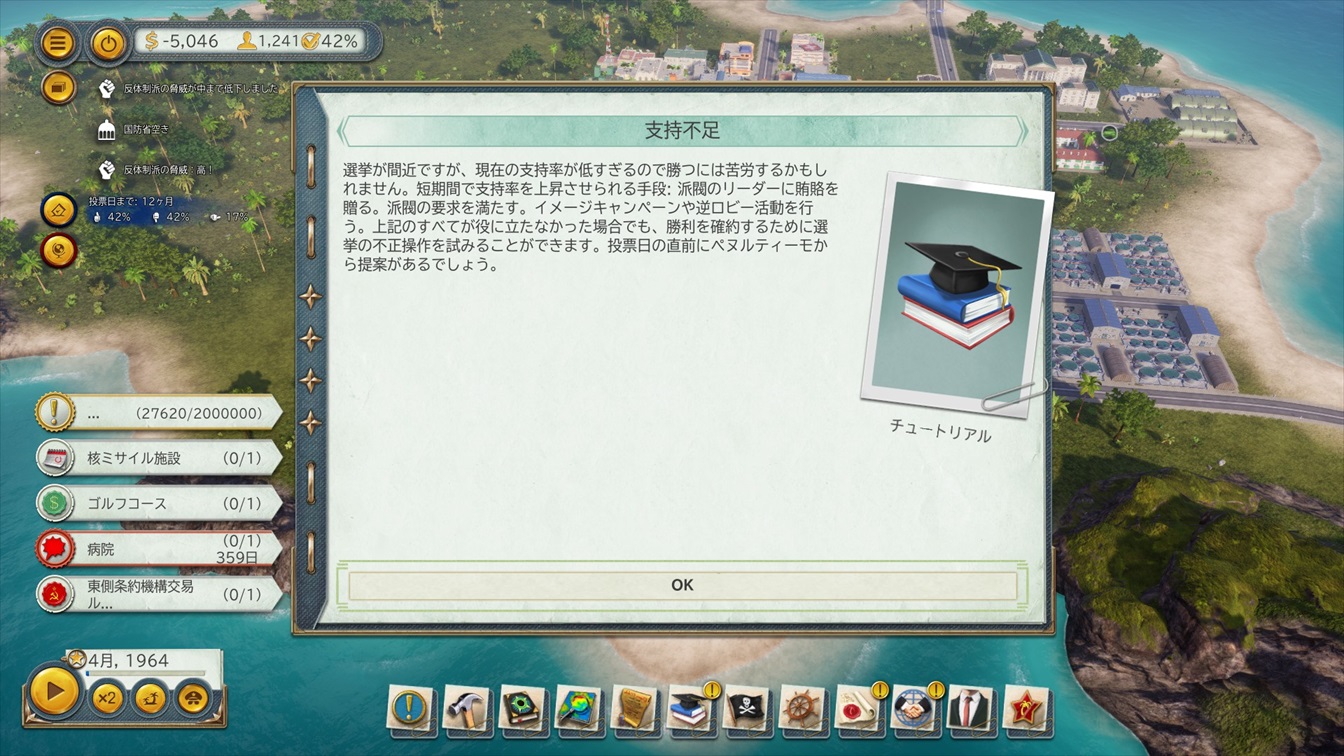Open the handshake diplomacy menu
Viewport: 1344px width, 756px height.
914,709
